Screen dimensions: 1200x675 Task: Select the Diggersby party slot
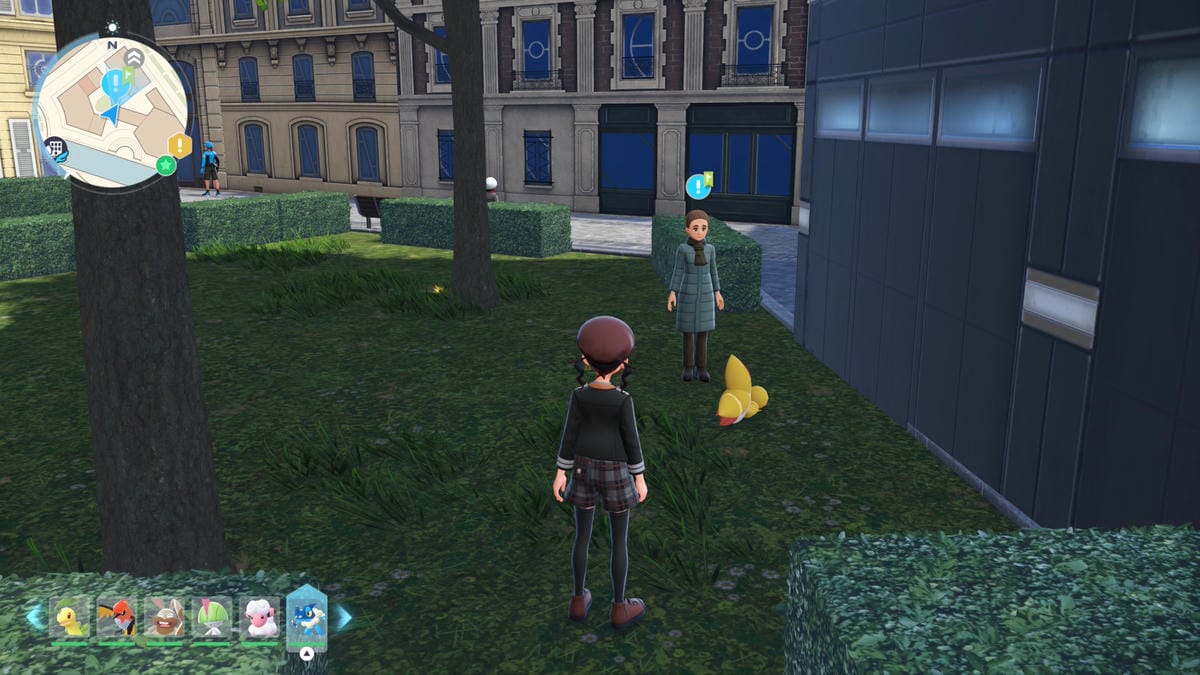(x=165, y=619)
